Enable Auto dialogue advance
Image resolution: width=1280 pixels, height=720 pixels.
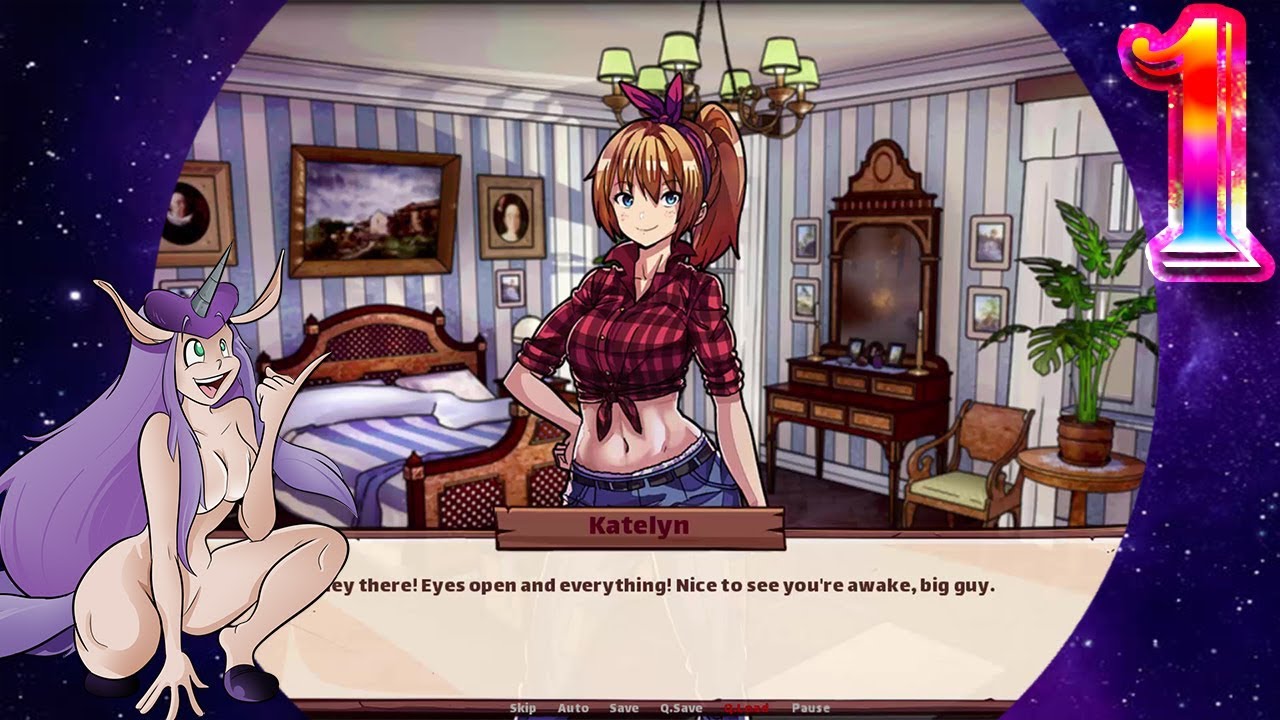[x=573, y=708]
